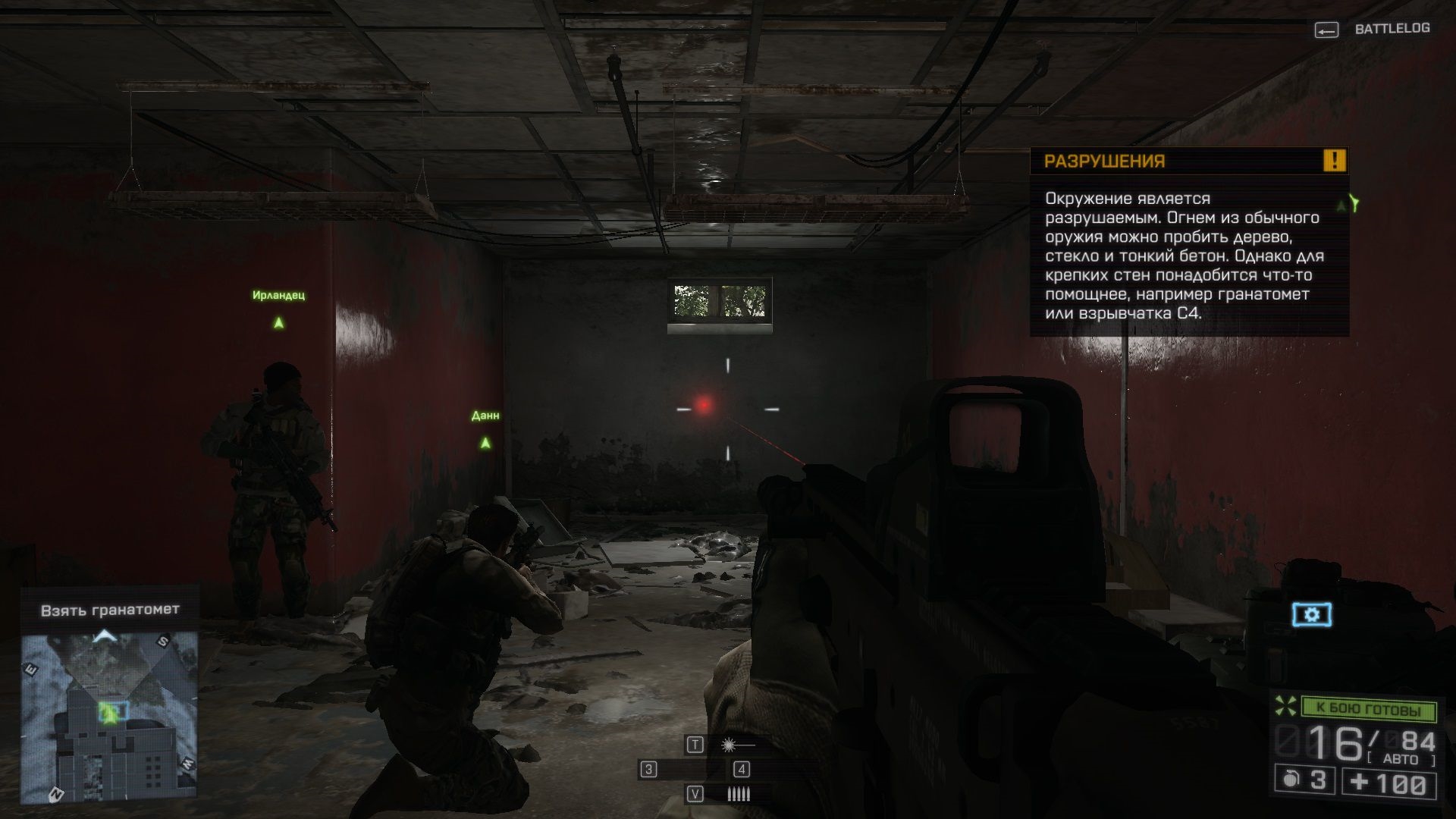Click the yellow exclamation icon on the hint

pyautogui.click(x=1334, y=161)
